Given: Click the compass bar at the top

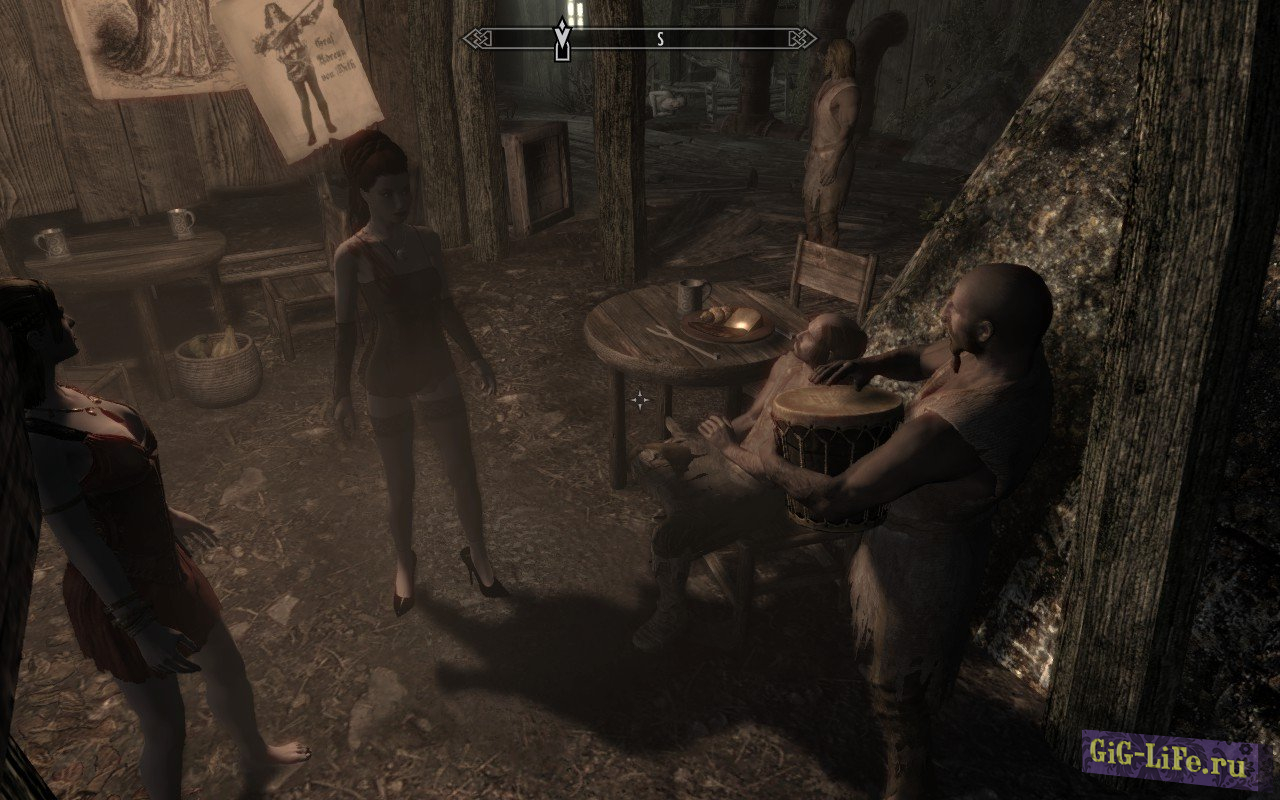Looking at the screenshot, I should (640, 39).
